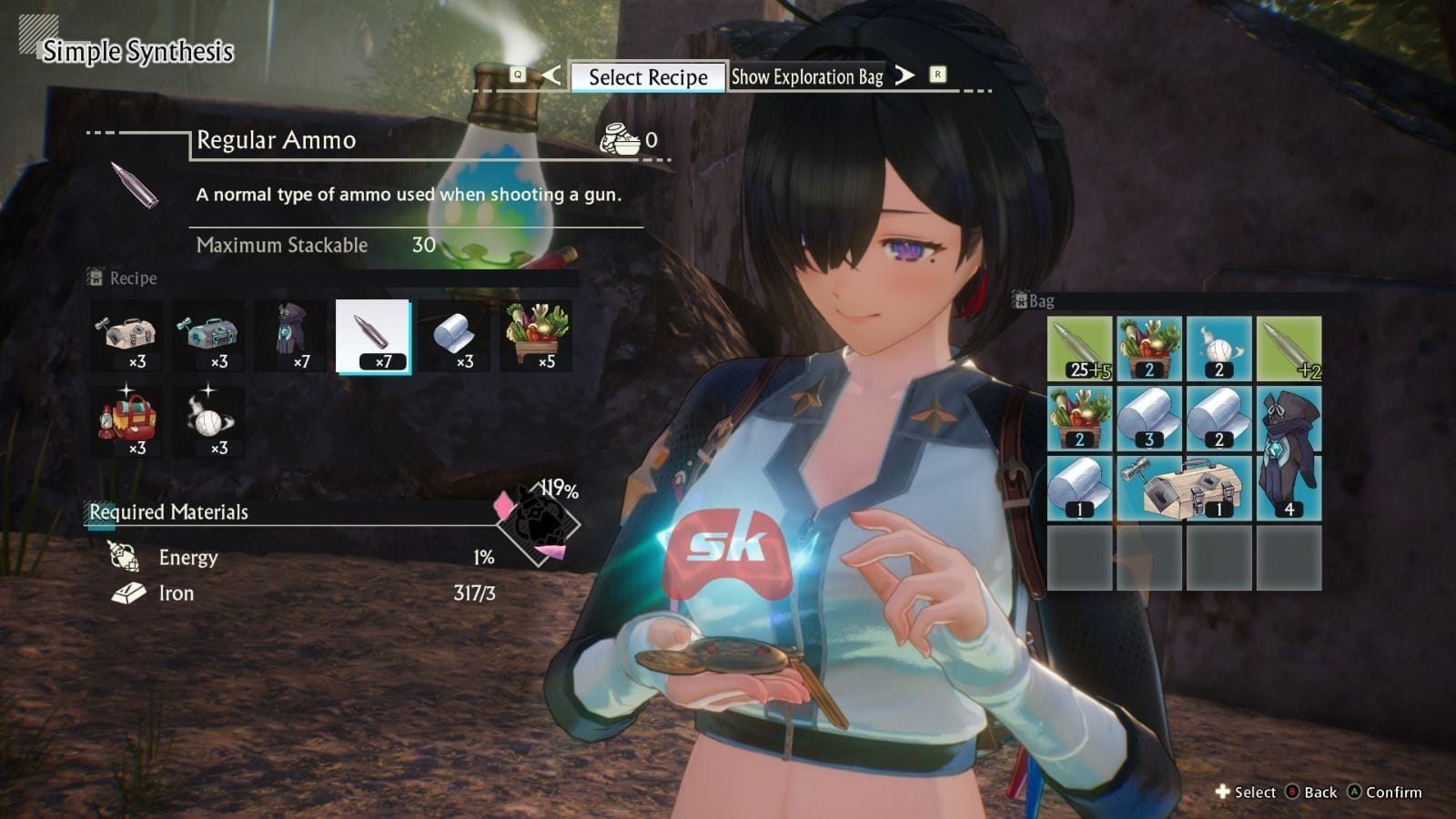The image size is (1456, 819).
Task: Select the ammo stack showing 25+5 in Bag
Action: tap(1082, 346)
